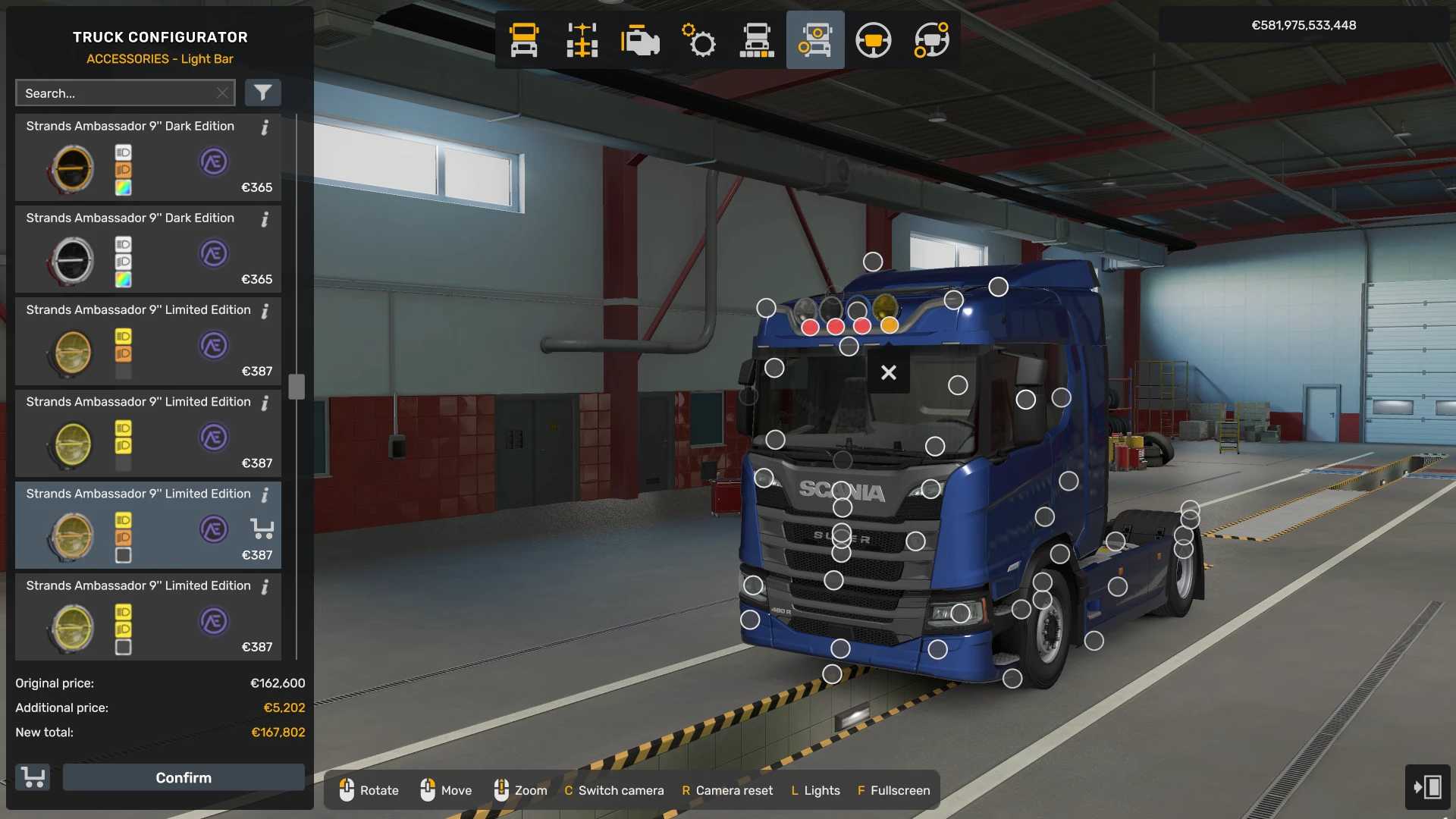1456x819 pixels.
Task: Exit the configurator via the door icon
Action: (1427, 786)
